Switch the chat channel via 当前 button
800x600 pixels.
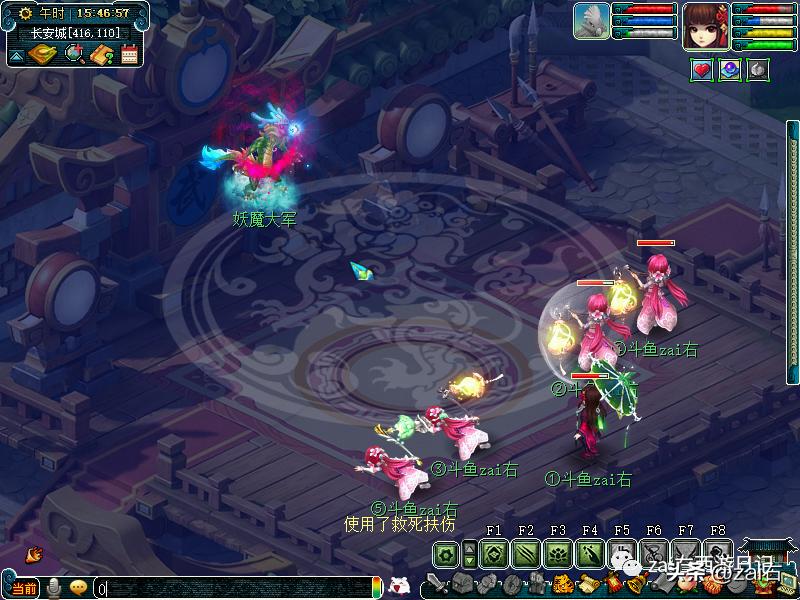[24, 588]
